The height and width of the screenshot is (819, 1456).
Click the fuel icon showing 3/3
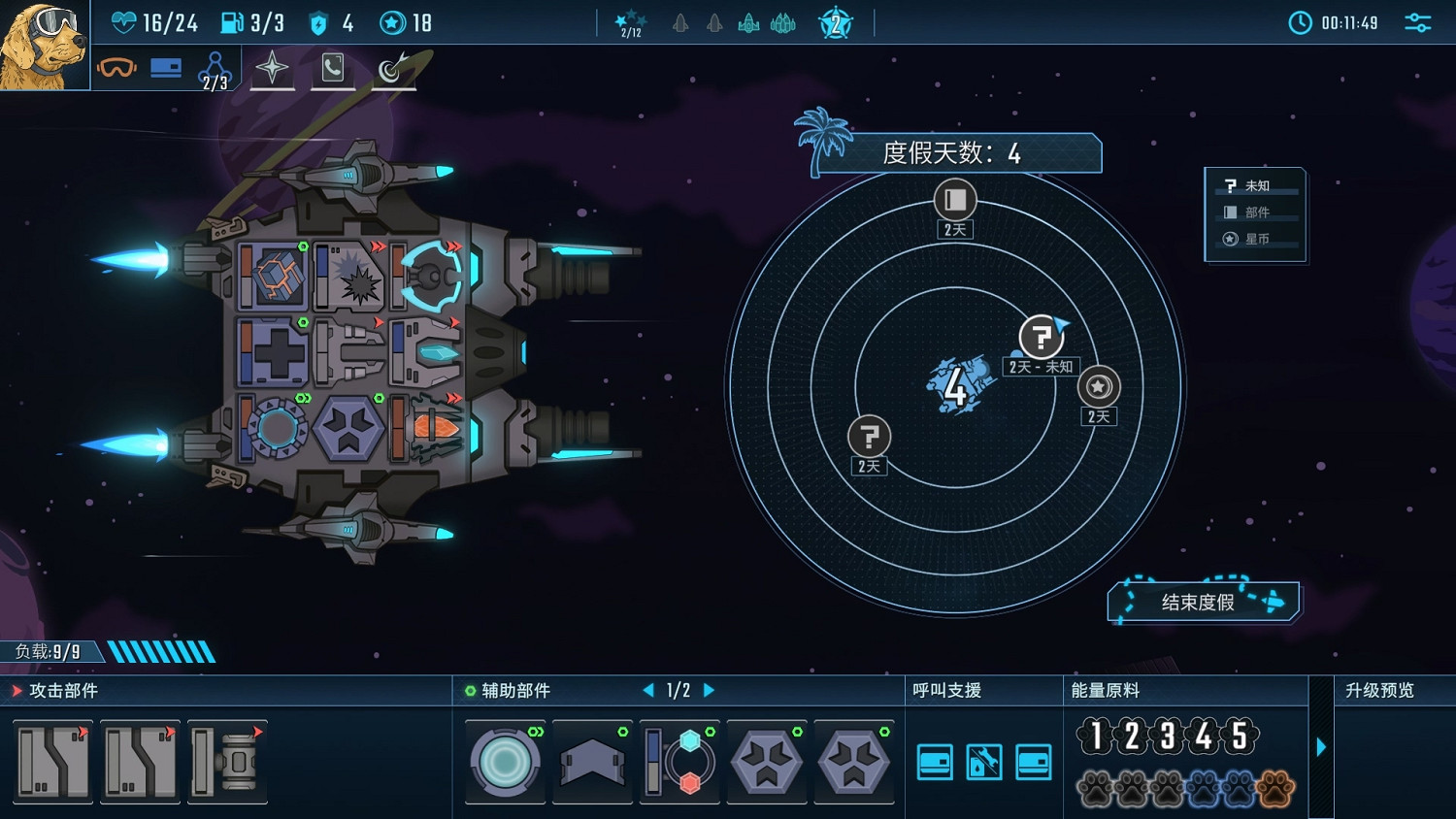(x=231, y=21)
